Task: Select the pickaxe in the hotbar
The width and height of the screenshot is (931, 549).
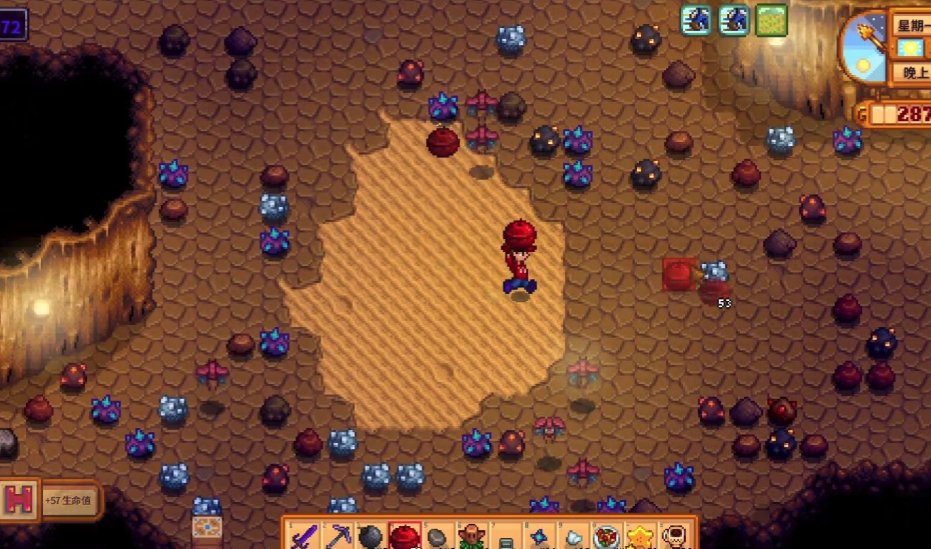Action: click(337, 537)
